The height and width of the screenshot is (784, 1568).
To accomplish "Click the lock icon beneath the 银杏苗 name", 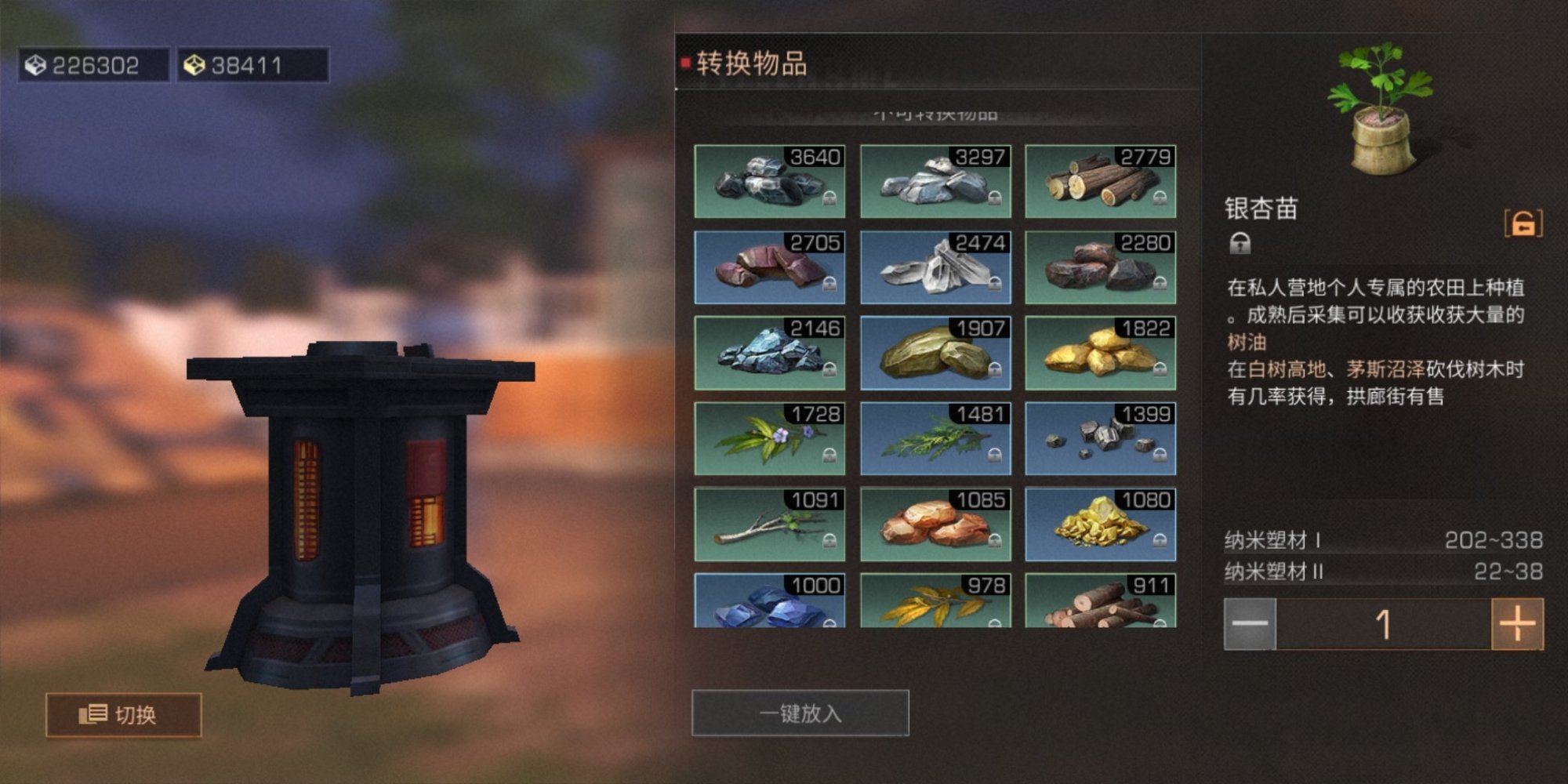I will tap(1240, 245).
